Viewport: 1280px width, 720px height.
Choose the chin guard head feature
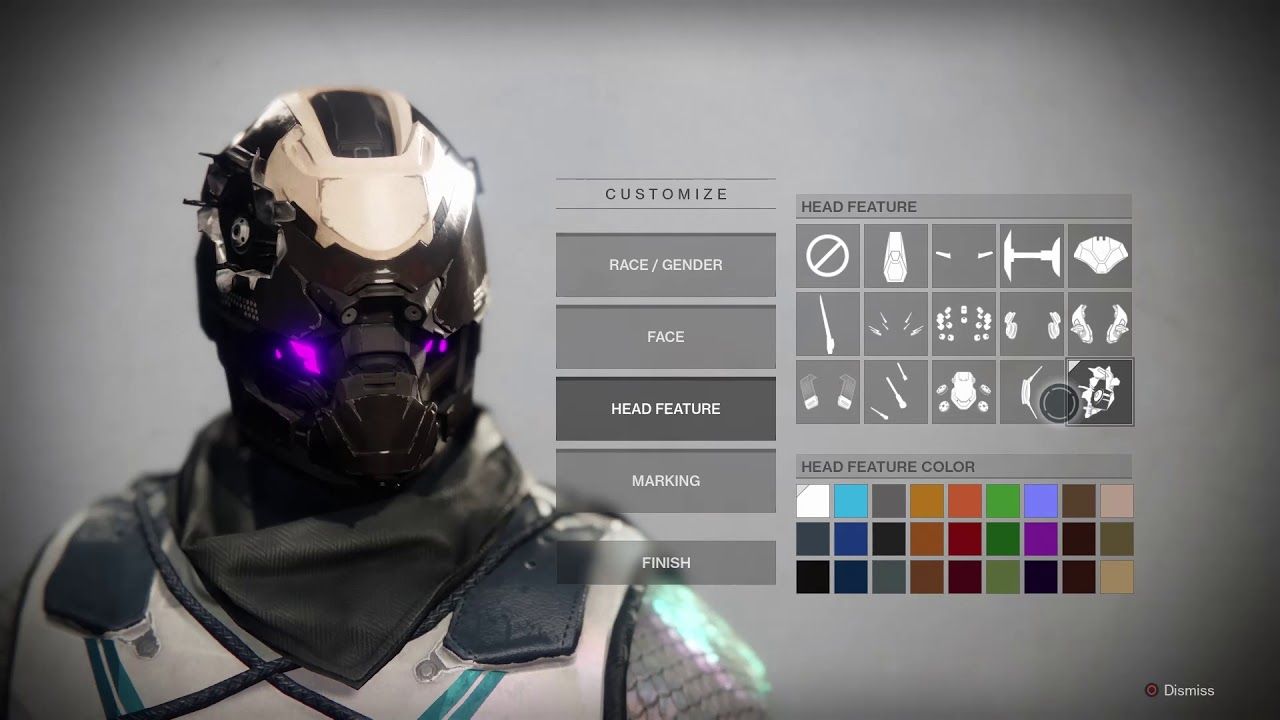895,256
